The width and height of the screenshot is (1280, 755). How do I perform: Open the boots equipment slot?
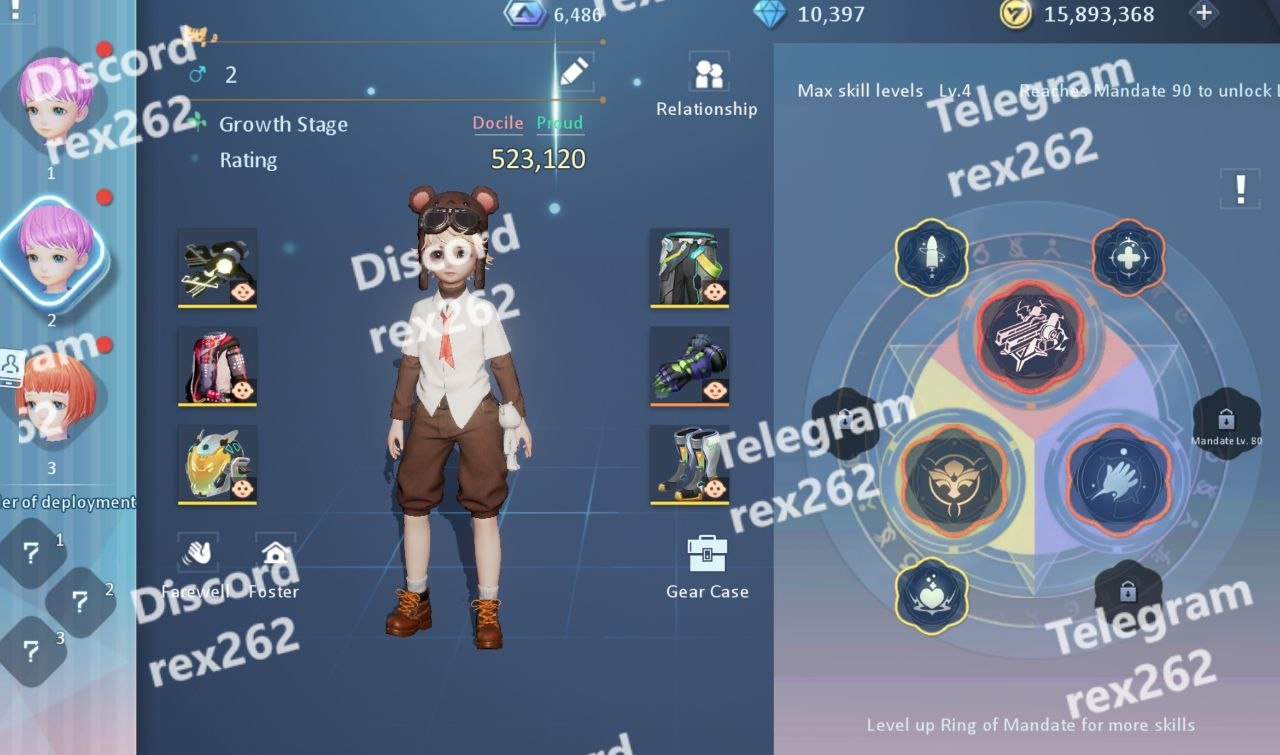pos(689,465)
